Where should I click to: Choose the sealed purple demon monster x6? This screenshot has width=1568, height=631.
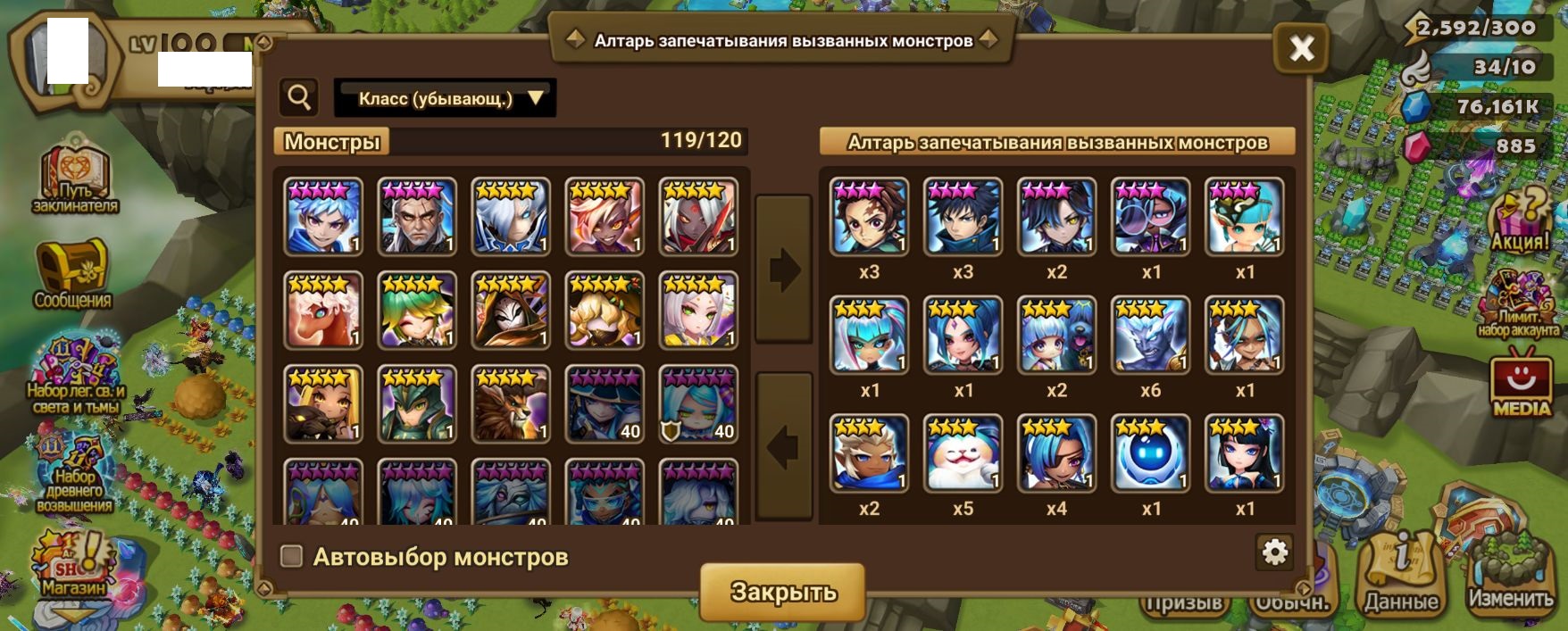(x=1150, y=335)
